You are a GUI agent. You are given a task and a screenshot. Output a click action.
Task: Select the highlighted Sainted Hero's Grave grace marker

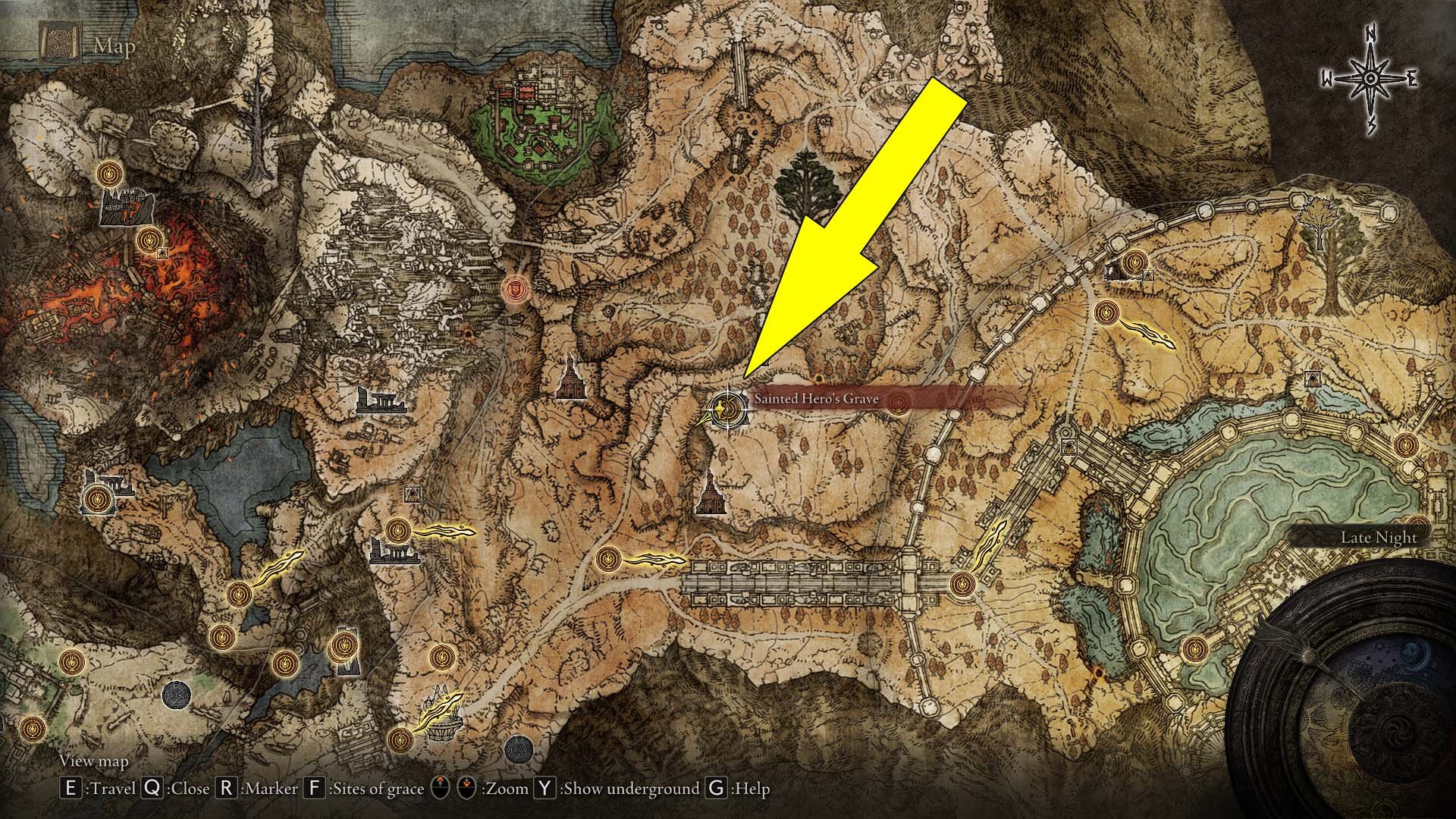tap(728, 410)
